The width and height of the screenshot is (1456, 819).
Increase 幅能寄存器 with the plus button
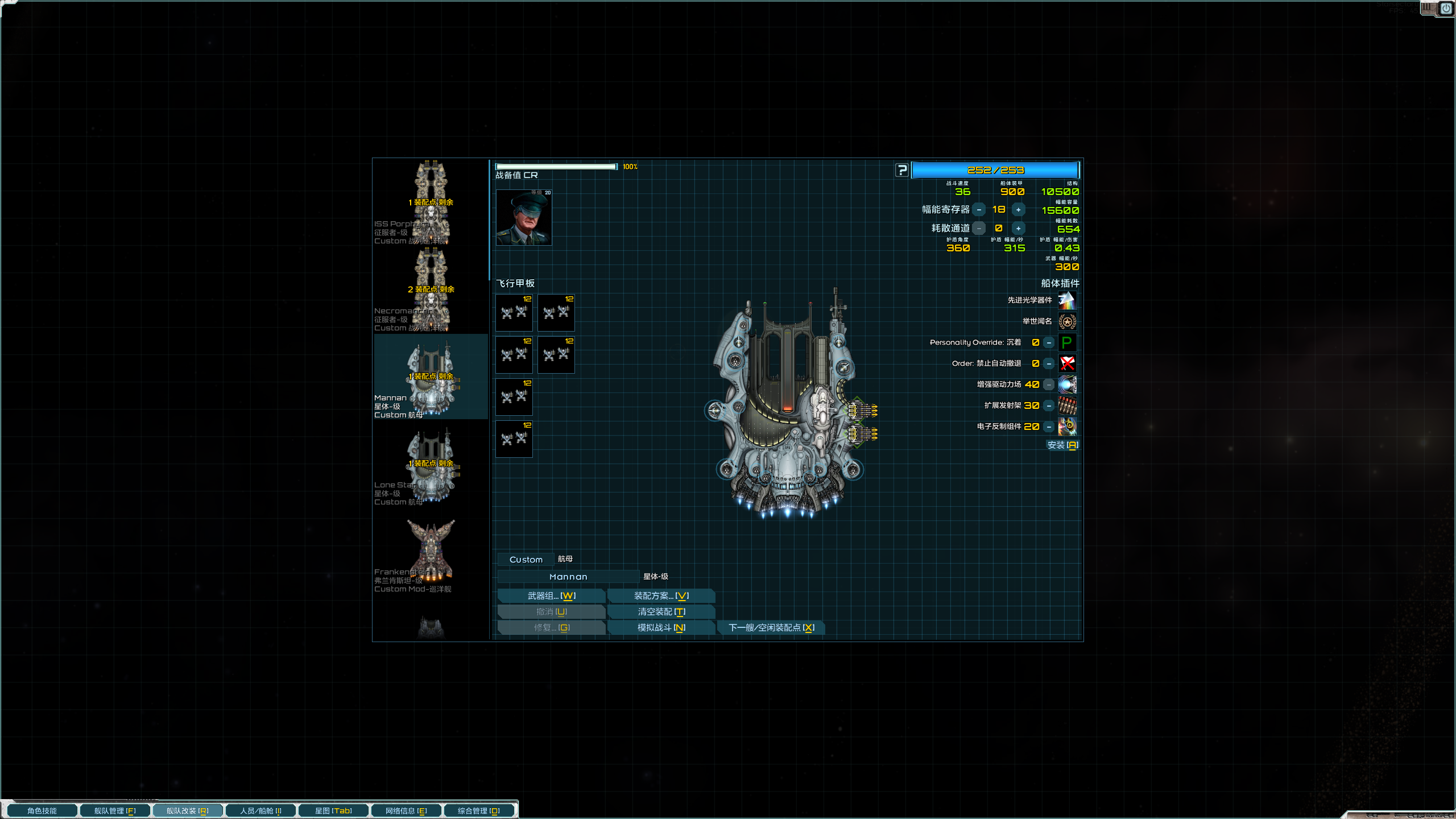[1018, 210]
